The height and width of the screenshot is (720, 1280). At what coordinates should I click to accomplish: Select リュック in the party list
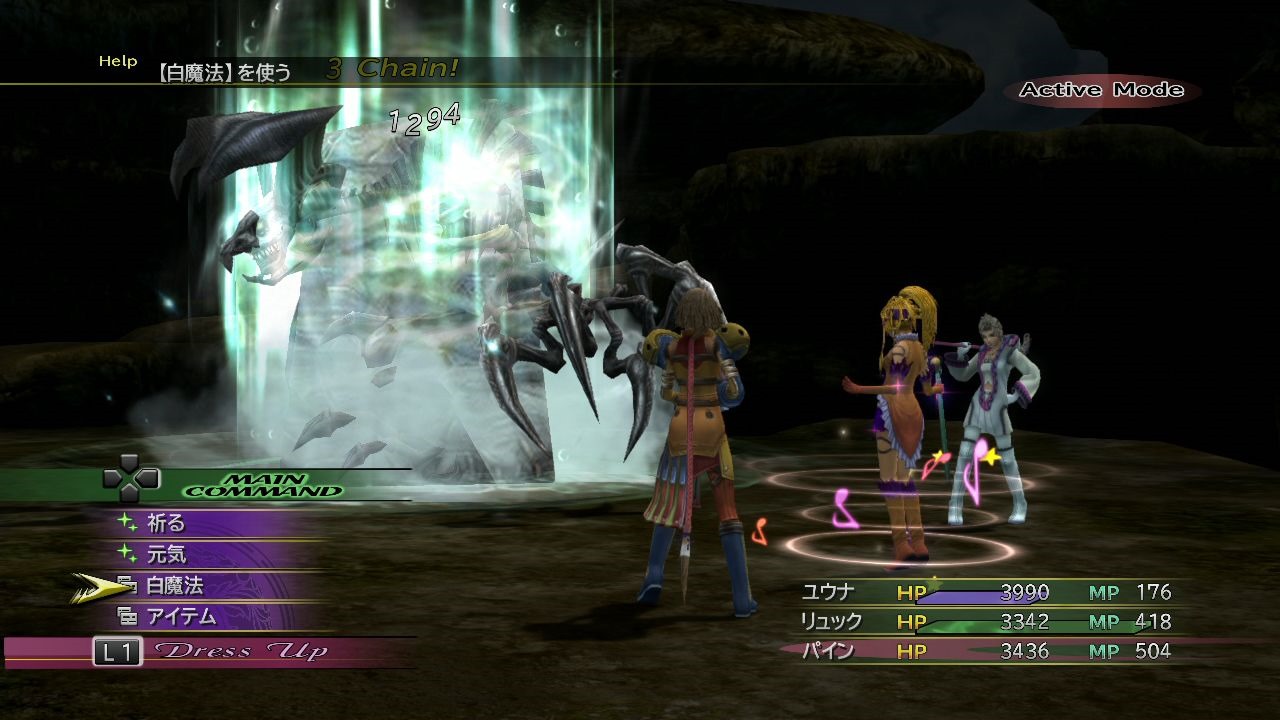click(x=830, y=622)
